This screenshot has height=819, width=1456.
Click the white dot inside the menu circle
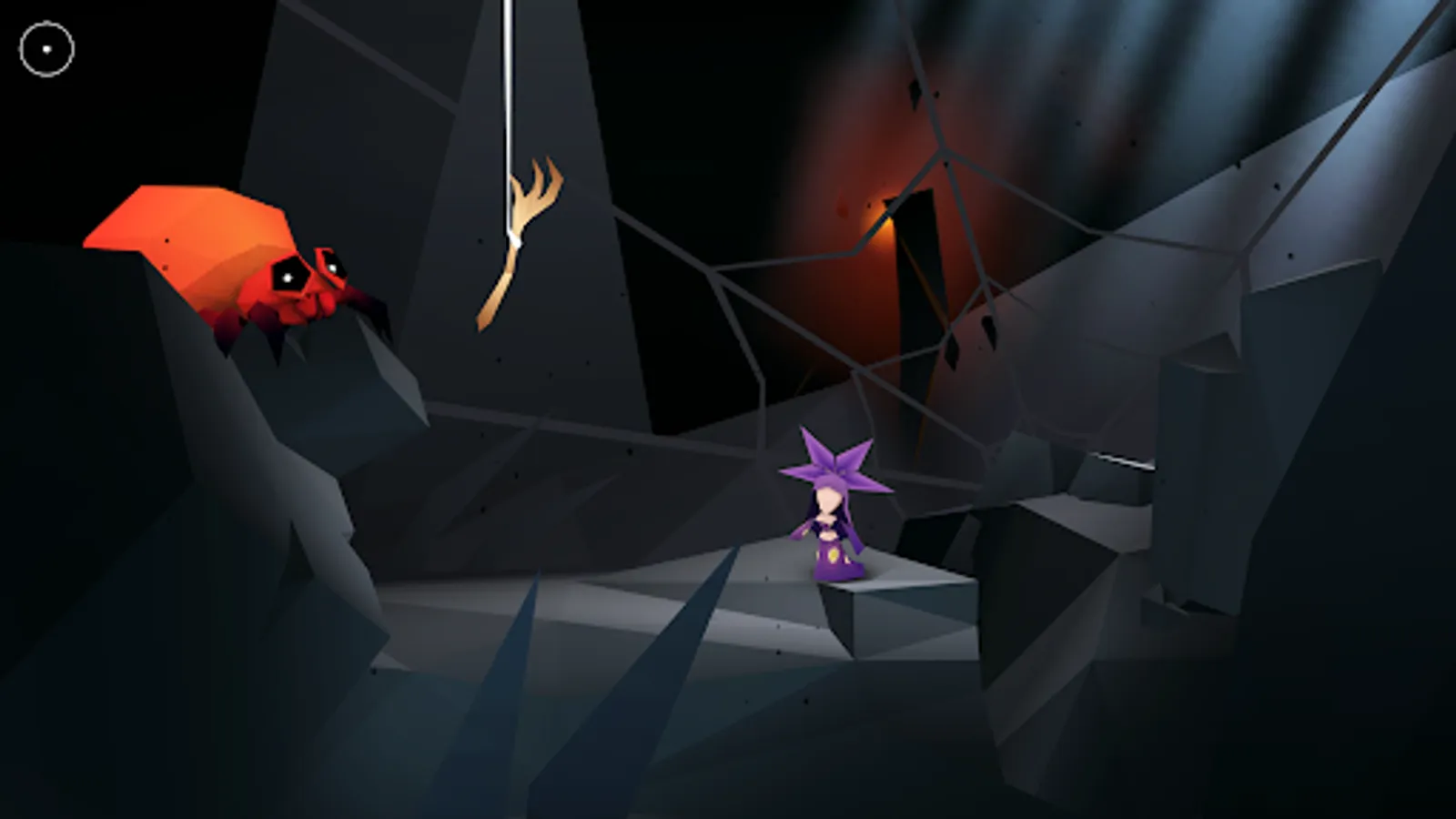point(47,48)
